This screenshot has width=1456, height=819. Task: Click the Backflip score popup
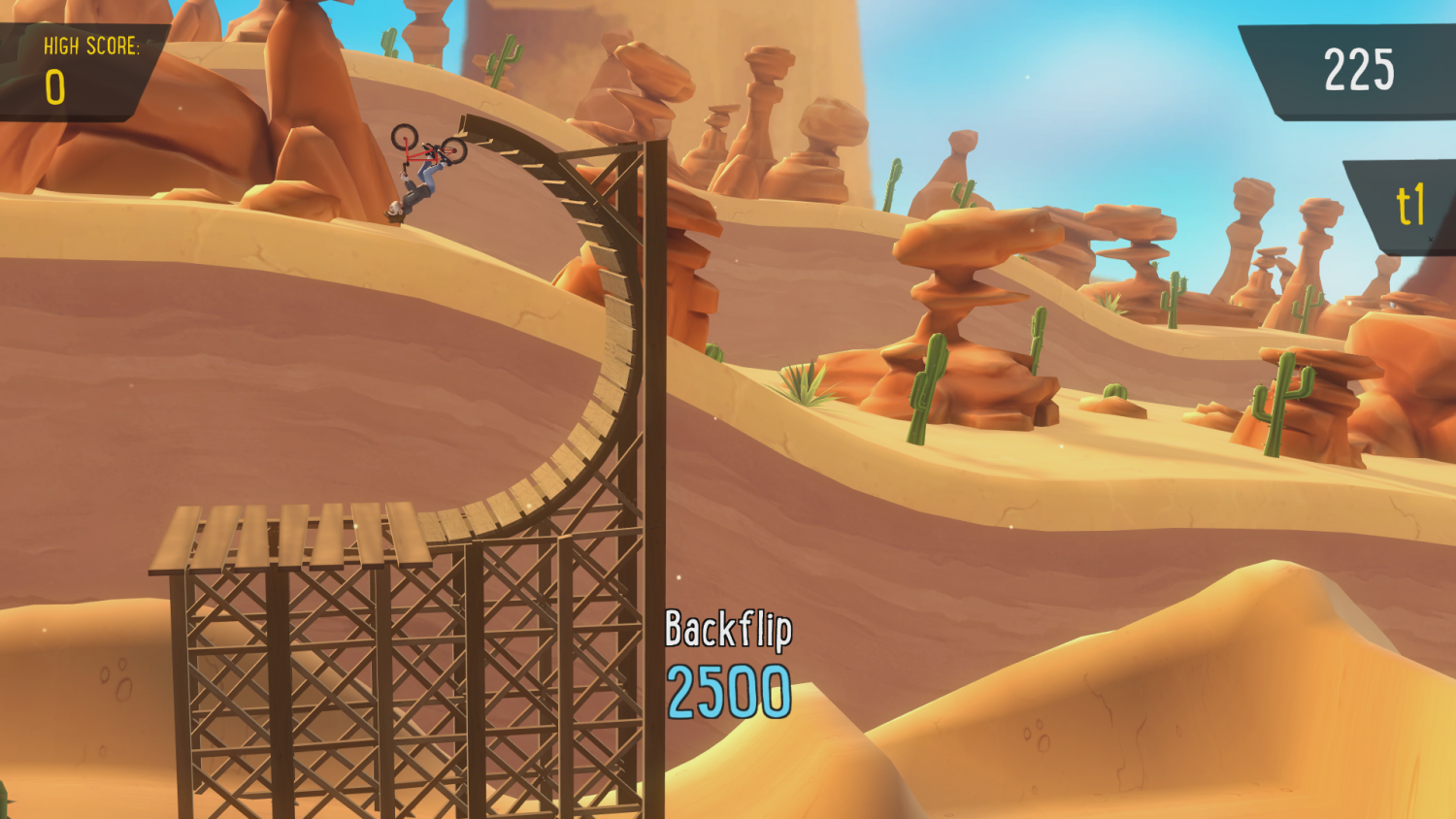728,660
